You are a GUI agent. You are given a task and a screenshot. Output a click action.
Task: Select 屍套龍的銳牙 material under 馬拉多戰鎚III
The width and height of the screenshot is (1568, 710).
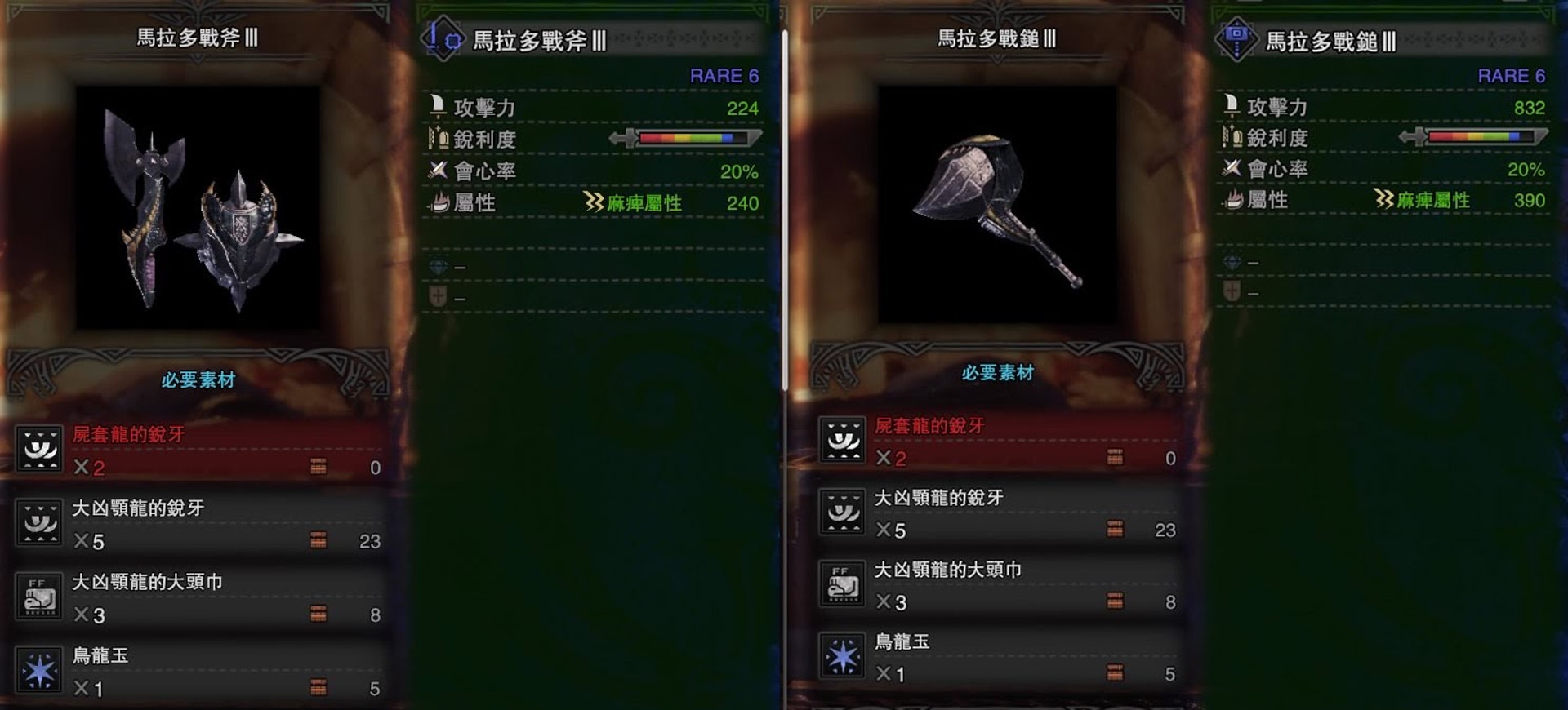[1000, 442]
